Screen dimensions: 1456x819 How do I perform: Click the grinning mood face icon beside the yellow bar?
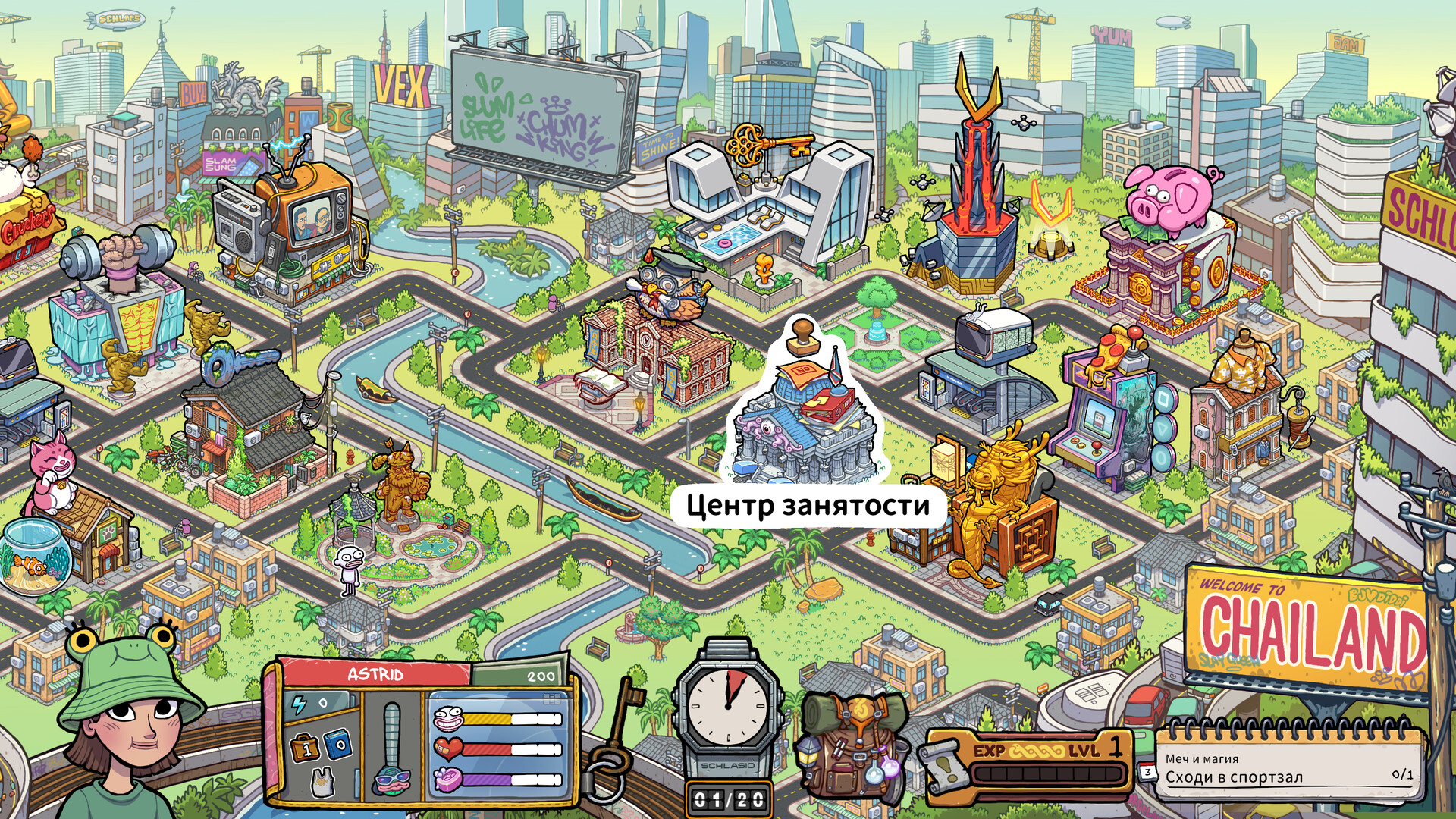[x=447, y=717]
